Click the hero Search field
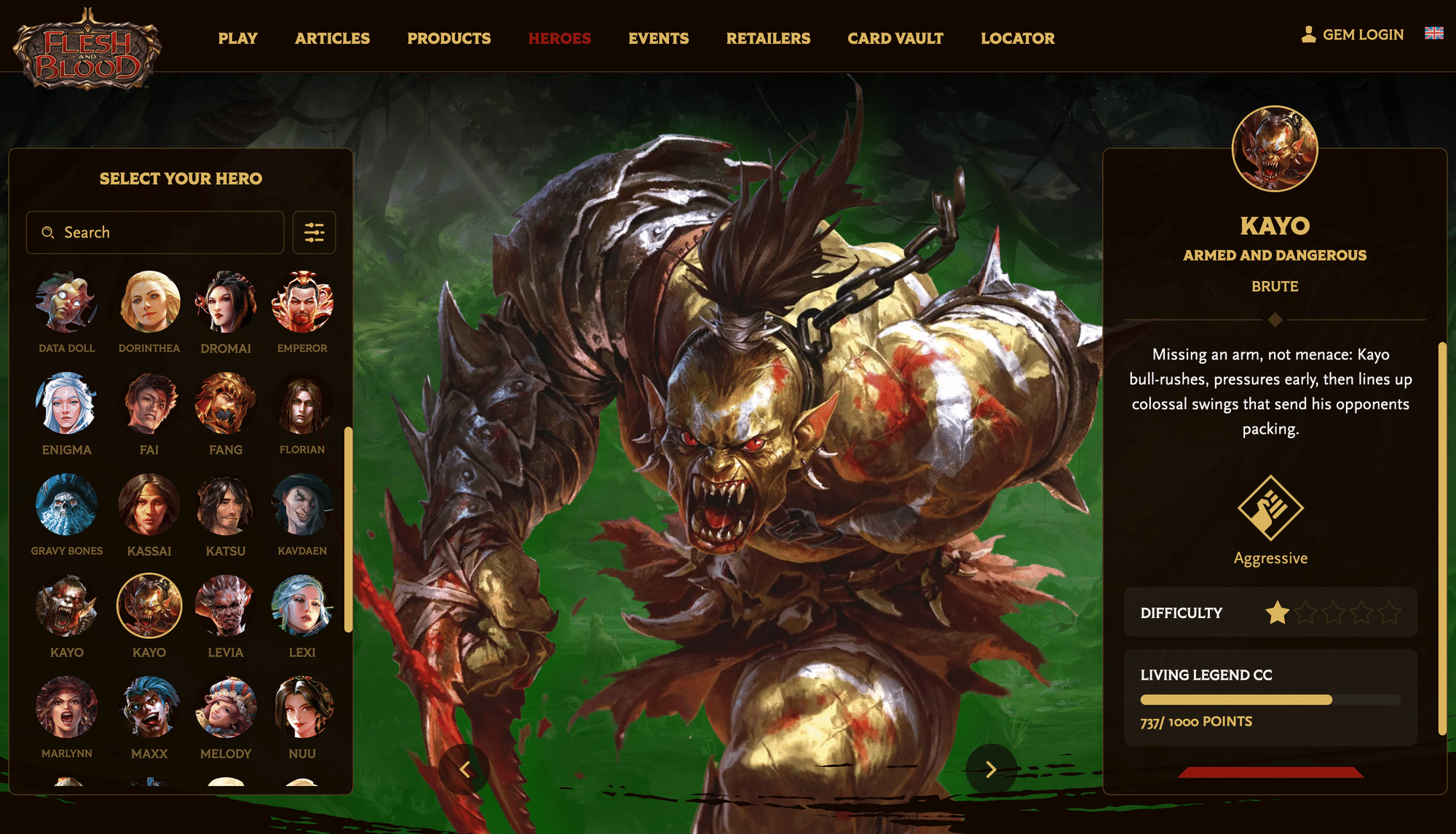The image size is (1456, 834). click(155, 233)
